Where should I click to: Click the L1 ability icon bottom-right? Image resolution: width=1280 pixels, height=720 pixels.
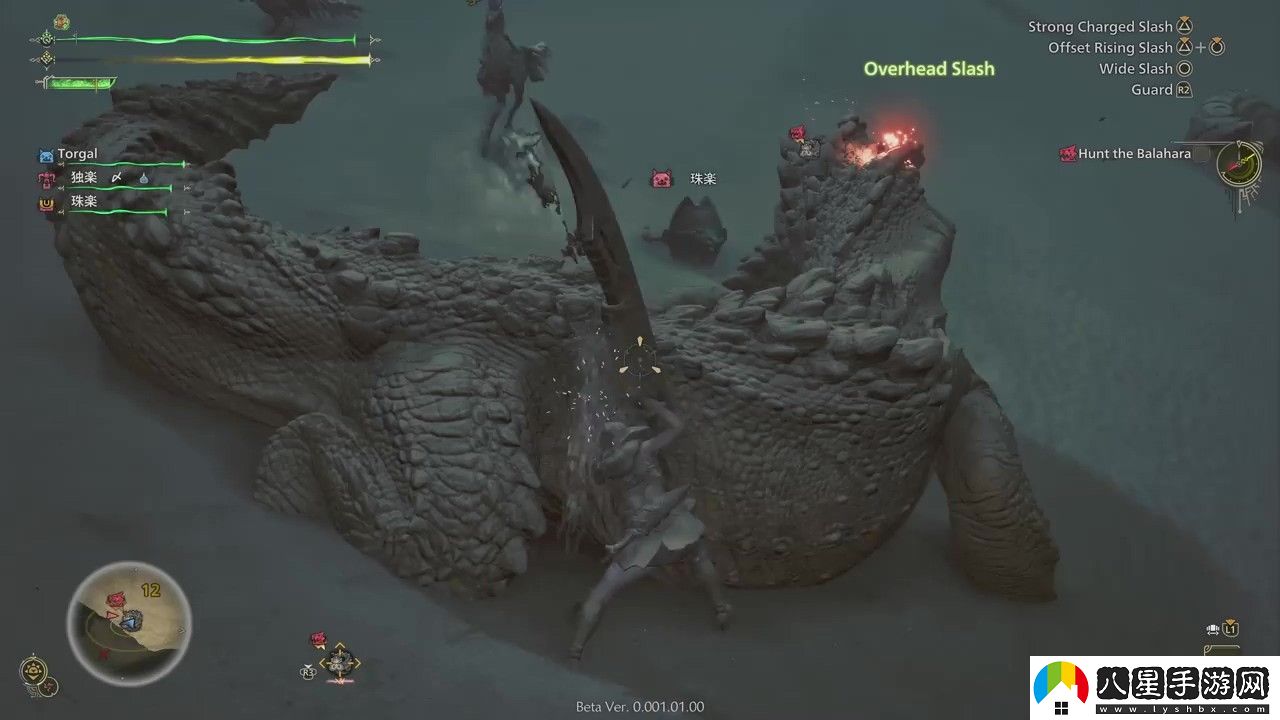click(x=1230, y=629)
